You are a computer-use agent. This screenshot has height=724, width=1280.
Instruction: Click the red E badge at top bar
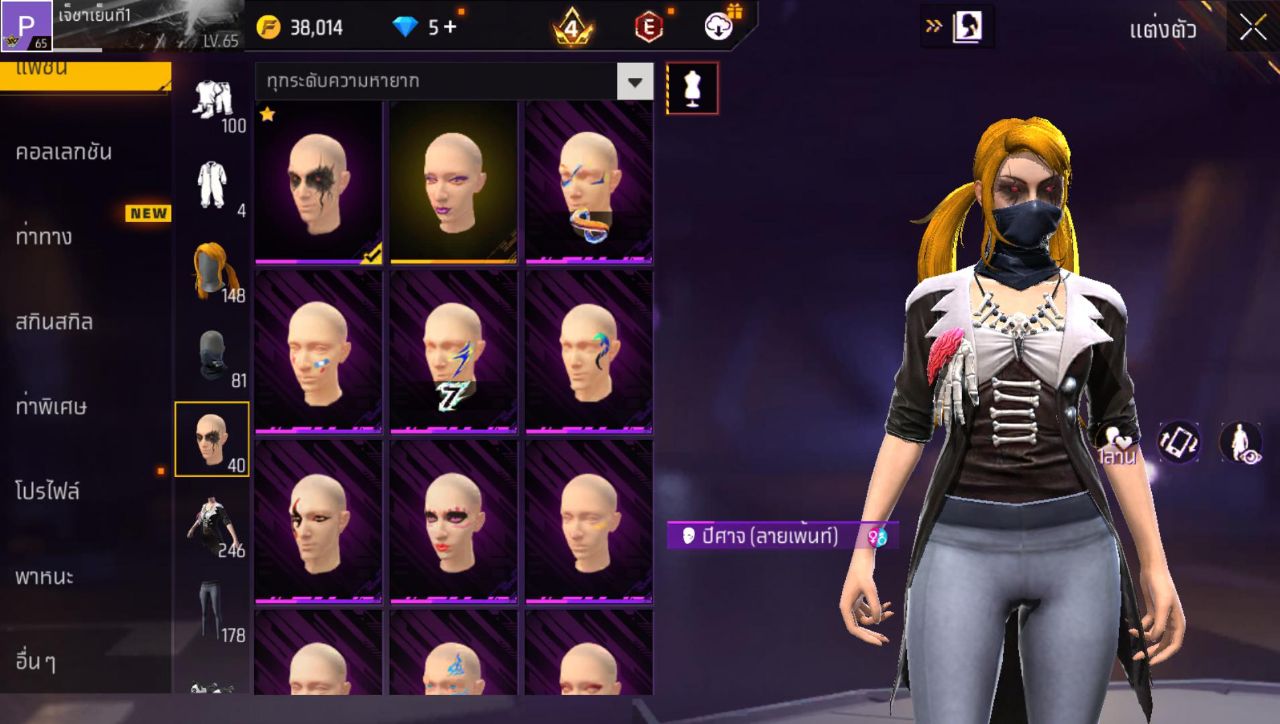pos(649,27)
